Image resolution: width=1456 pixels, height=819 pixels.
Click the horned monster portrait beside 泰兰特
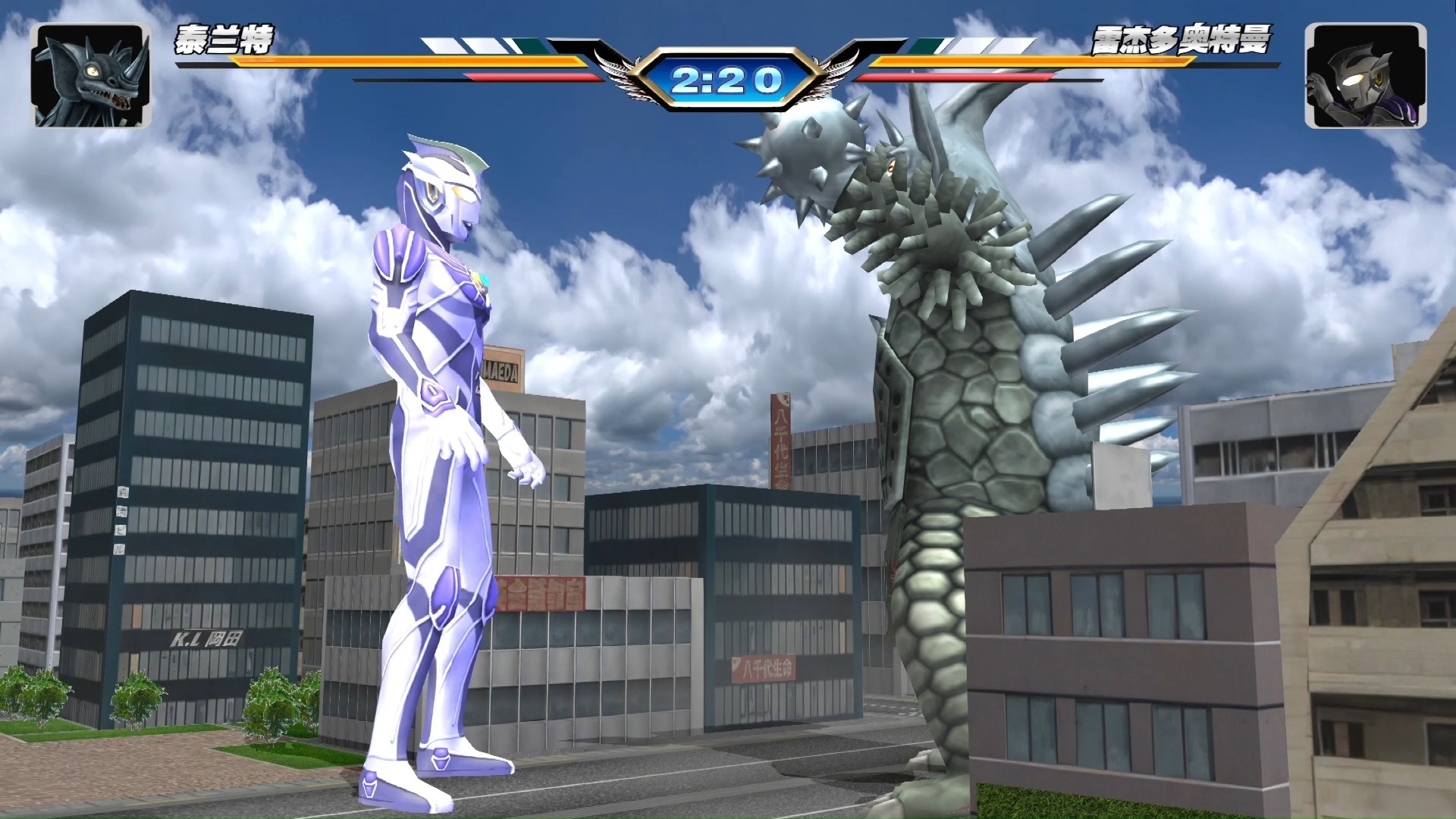point(90,75)
